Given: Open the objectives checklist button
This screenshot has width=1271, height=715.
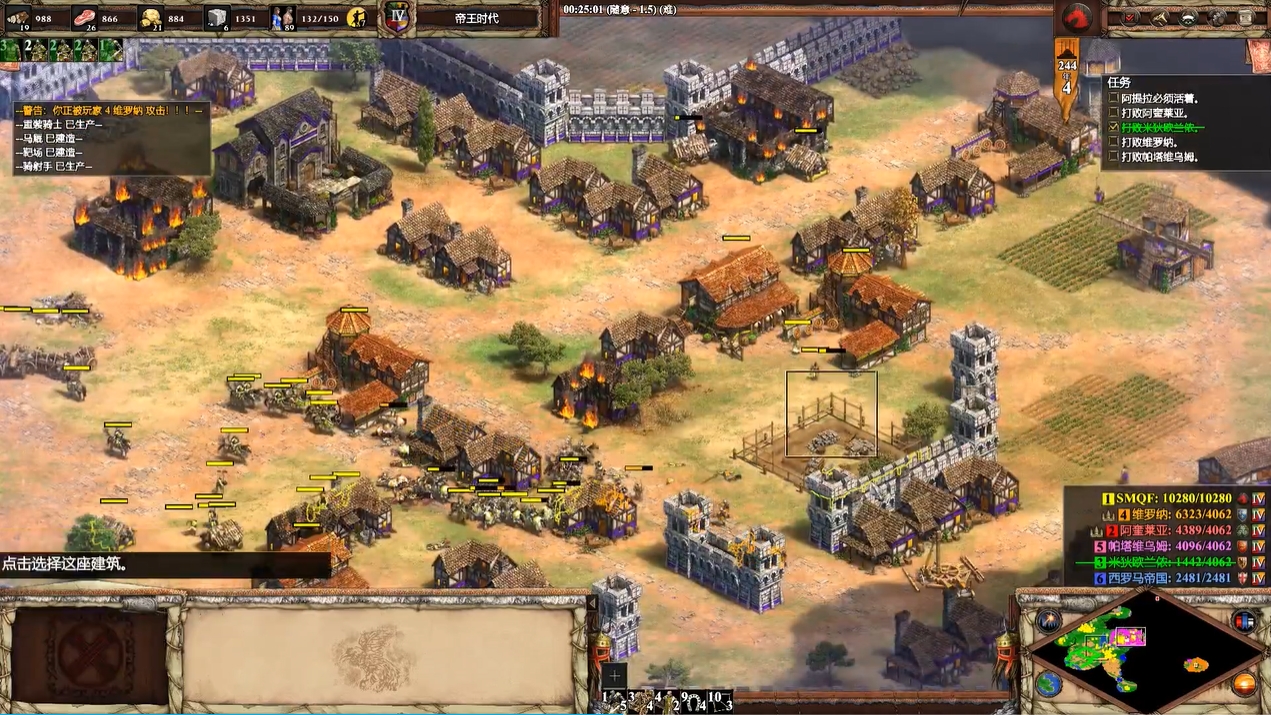Looking at the screenshot, I should click(x=1131, y=17).
